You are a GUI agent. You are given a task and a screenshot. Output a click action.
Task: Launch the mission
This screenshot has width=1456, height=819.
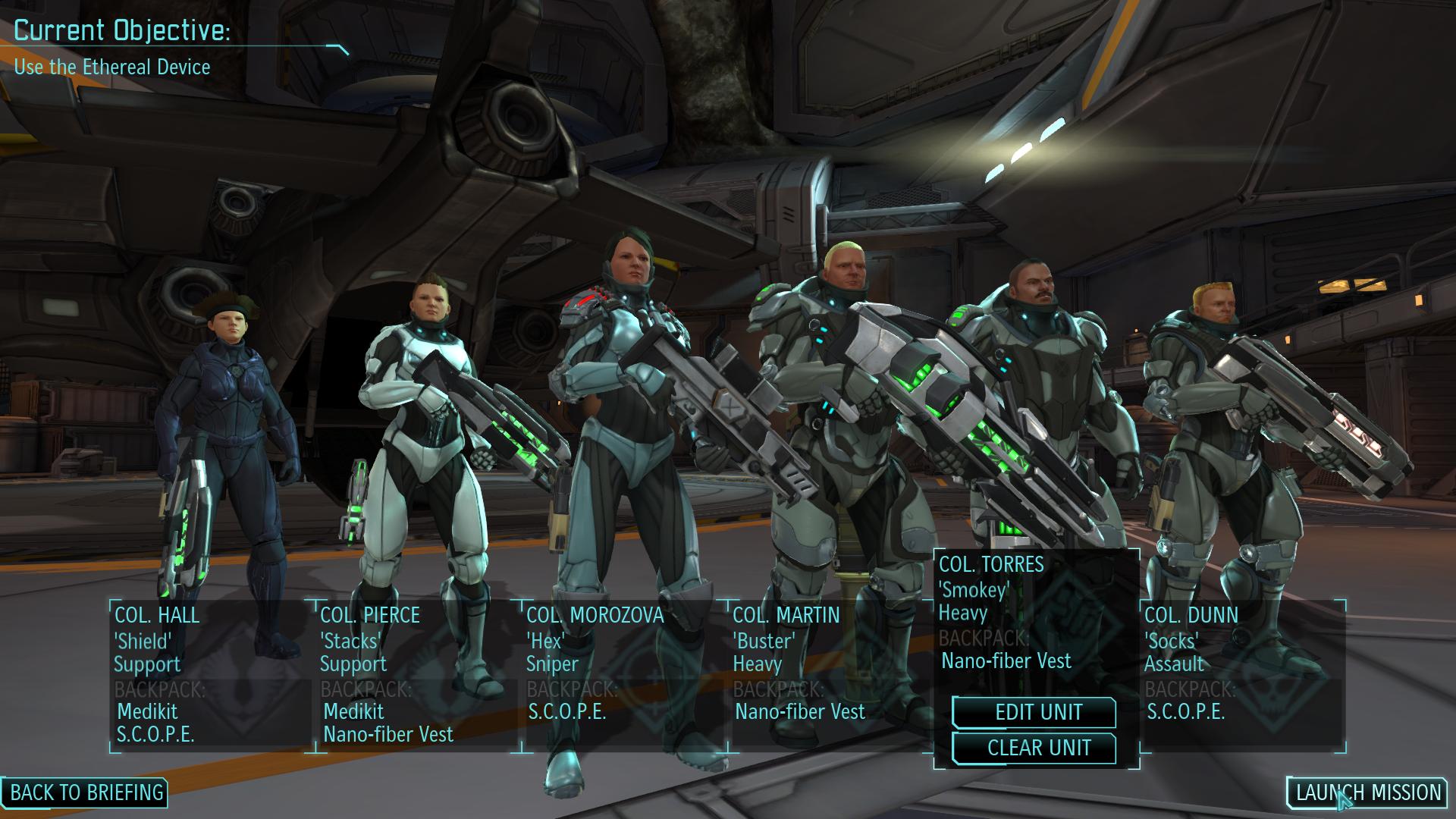click(1367, 792)
